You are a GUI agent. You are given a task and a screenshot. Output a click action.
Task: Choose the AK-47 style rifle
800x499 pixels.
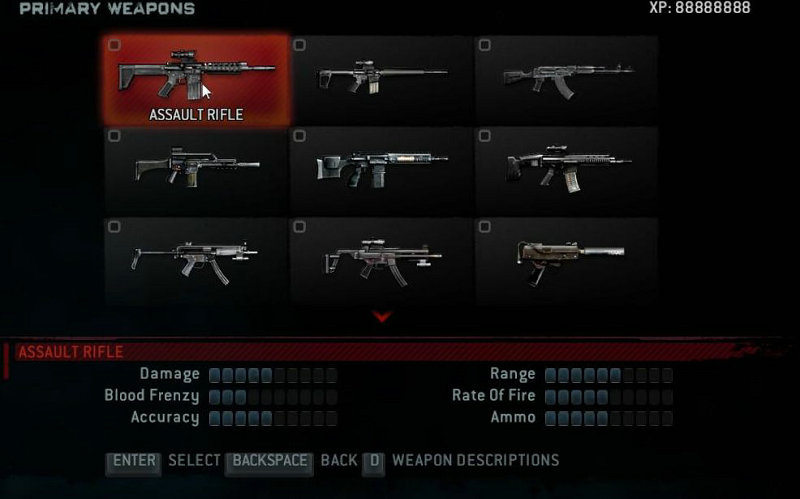click(x=567, y=80)
